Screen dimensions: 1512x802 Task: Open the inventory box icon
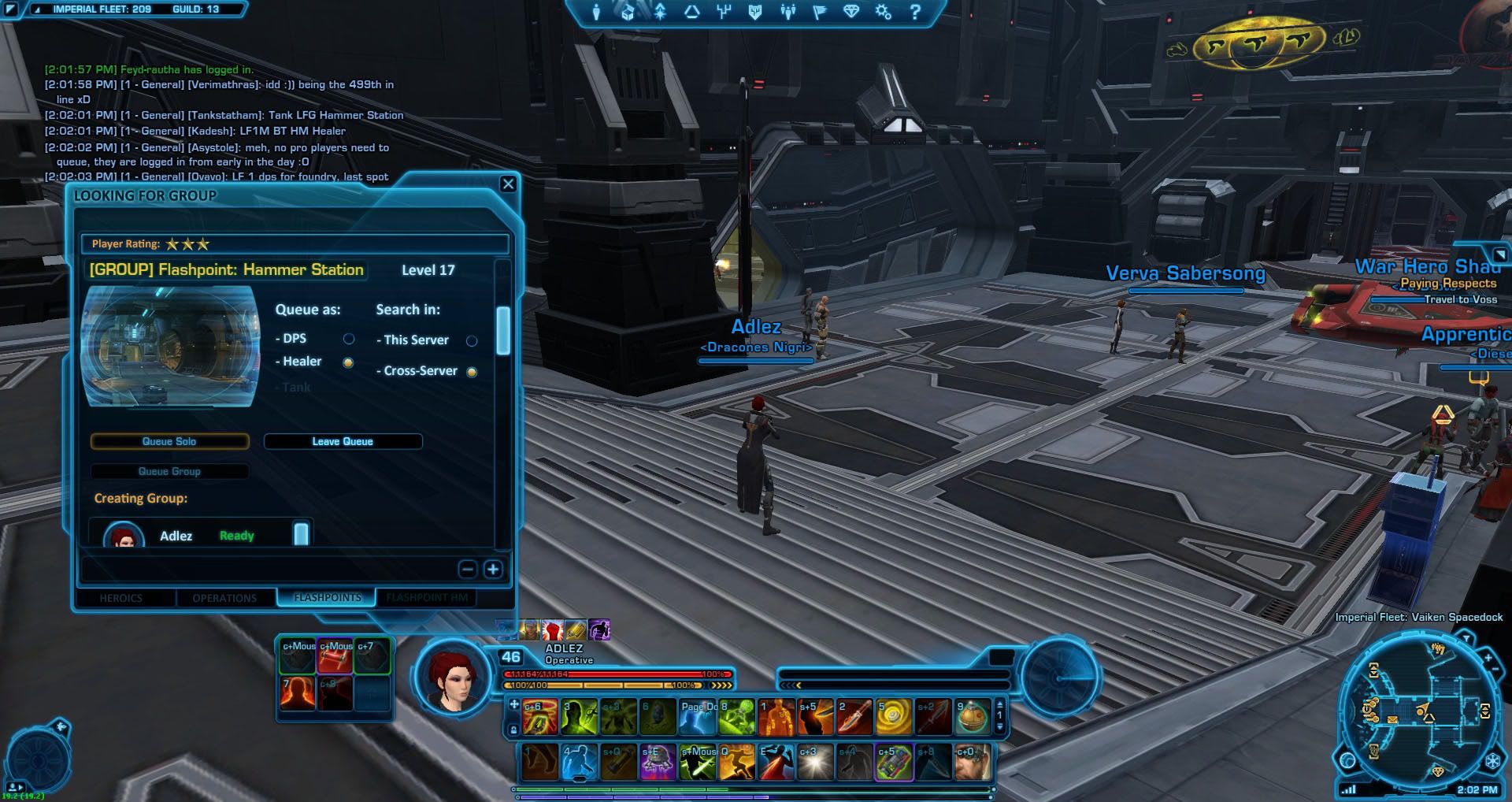628,12
